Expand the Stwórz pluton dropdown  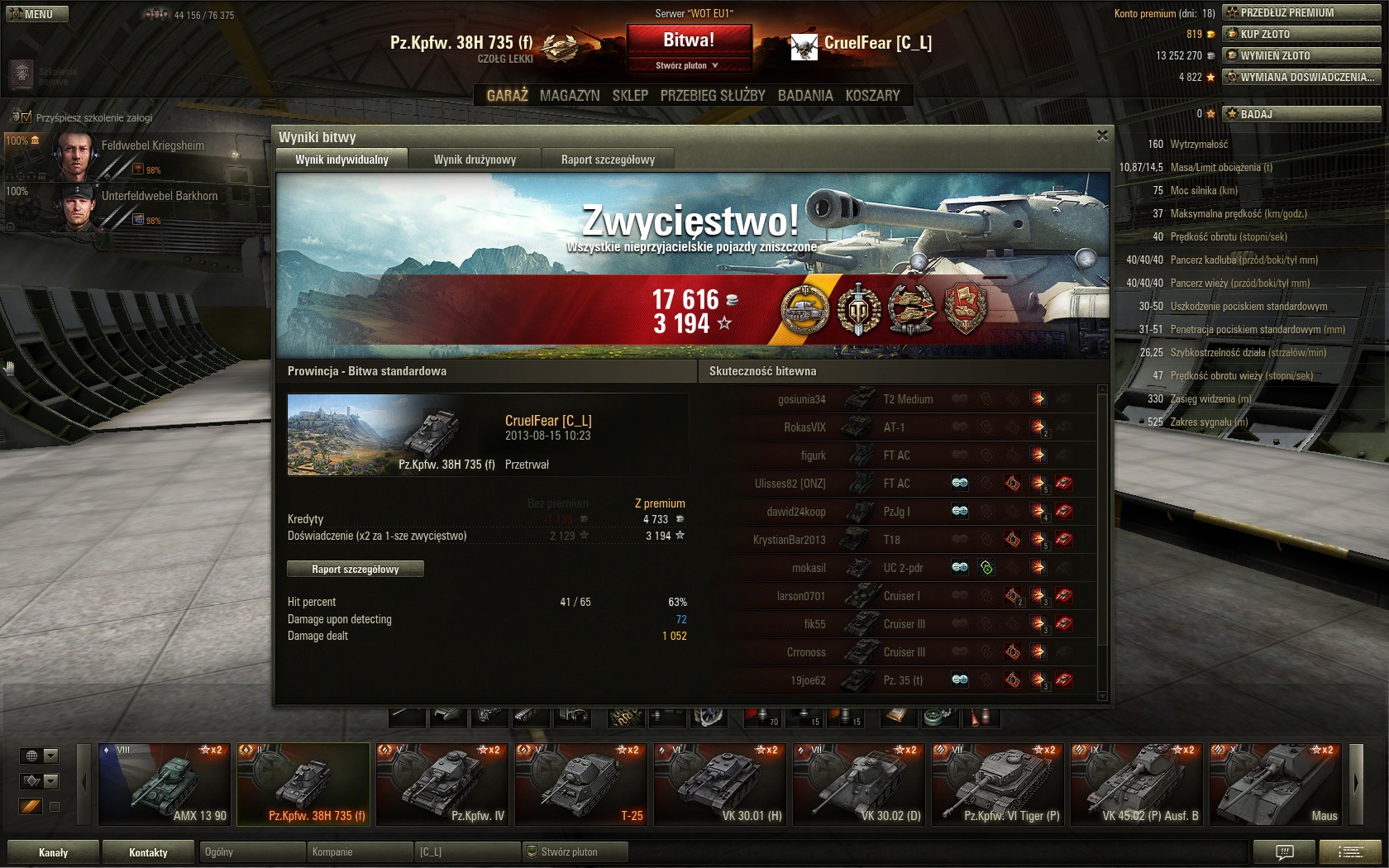tap(688, 65)
